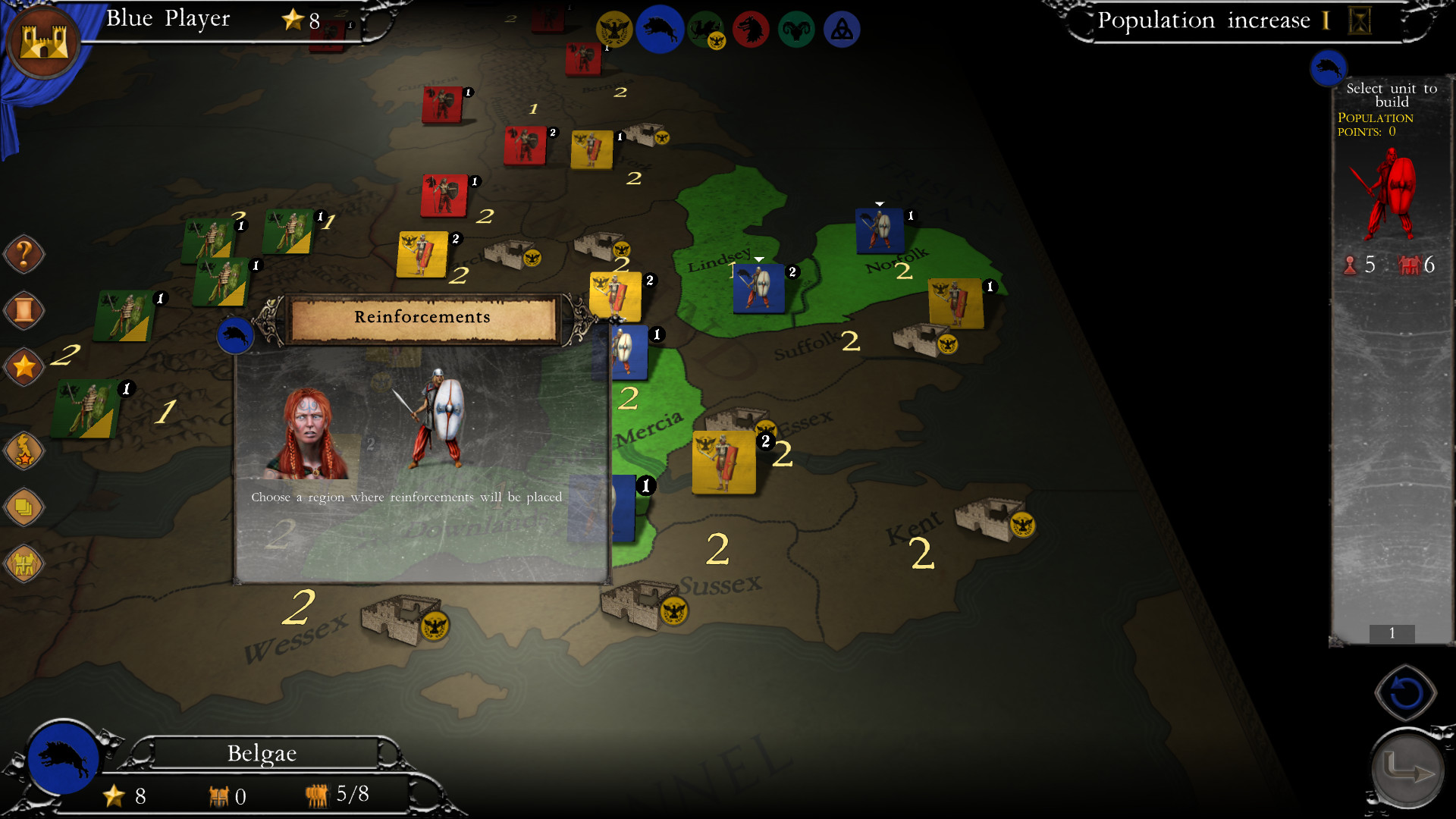The height and width of the screenshot is (819, 1456).
Task: Select the yellow Roman eagle faction icon
Action: (x=614, y=29)
